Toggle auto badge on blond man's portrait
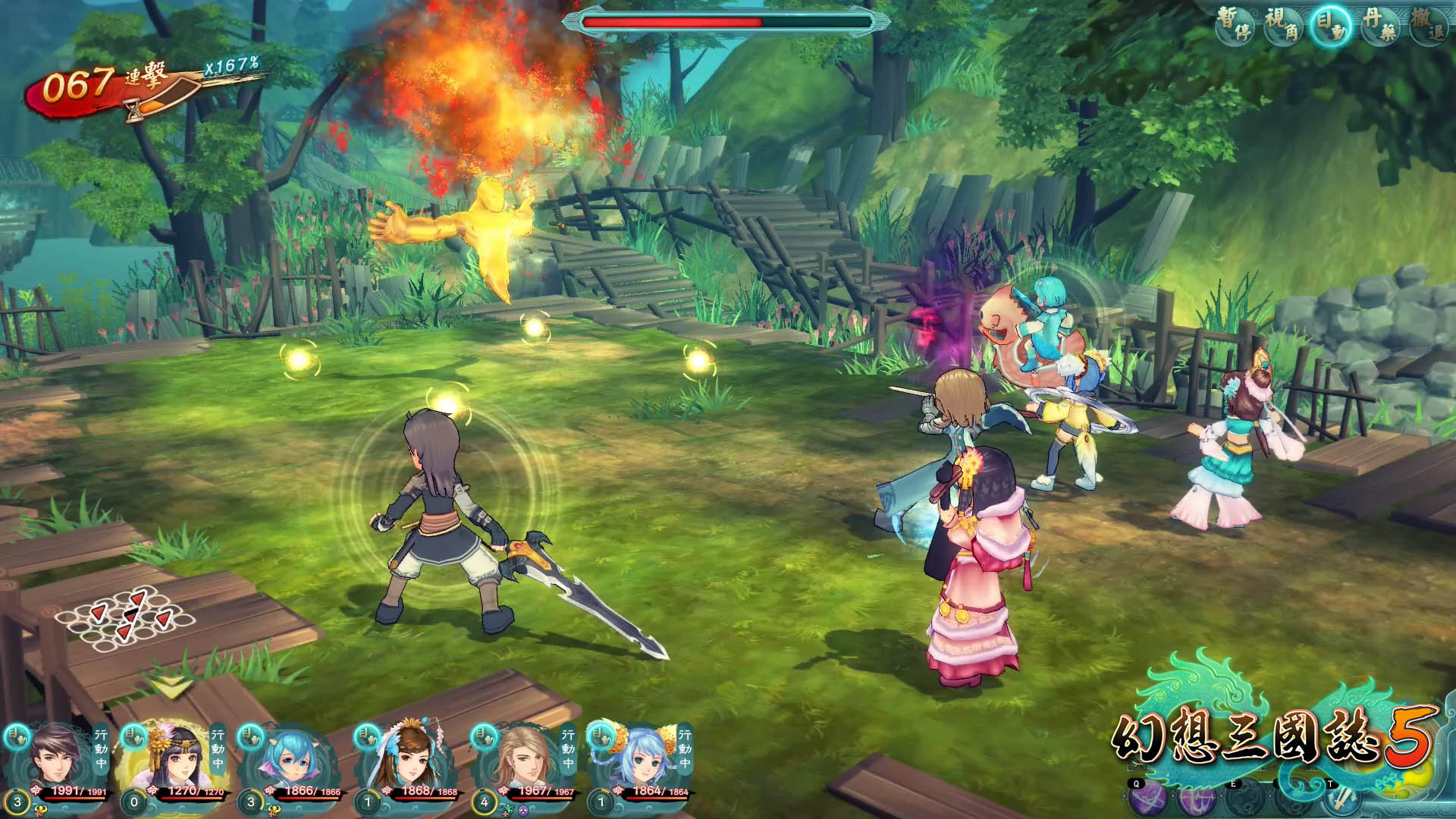The width and height of the screenshot is (1456, 819). [484, 736]
